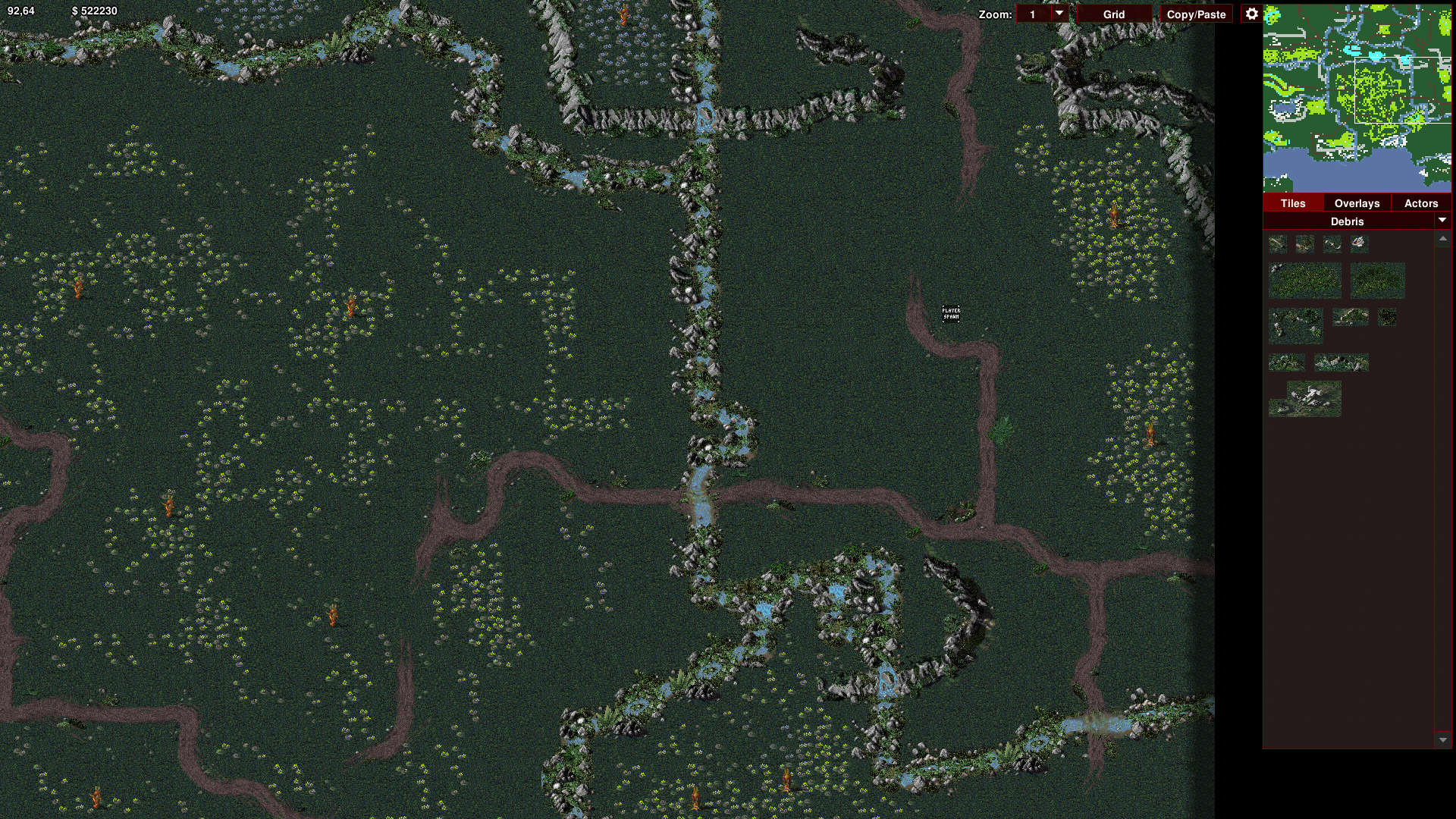Select the Player Spawn marker on the map
This screenshot has width=1456, height=819.
click(951, 313)
